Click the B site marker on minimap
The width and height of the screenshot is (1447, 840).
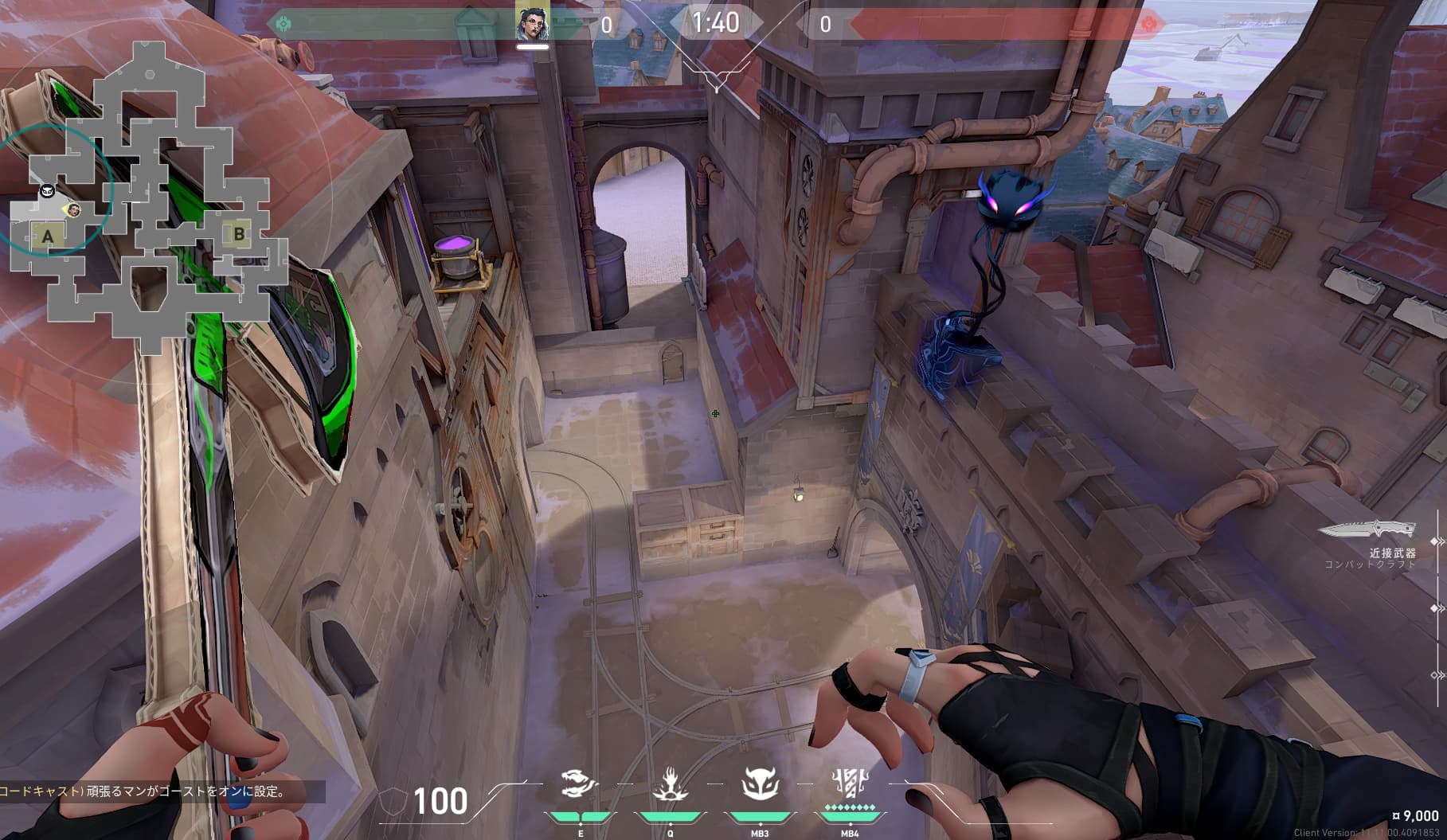point(239,234)
